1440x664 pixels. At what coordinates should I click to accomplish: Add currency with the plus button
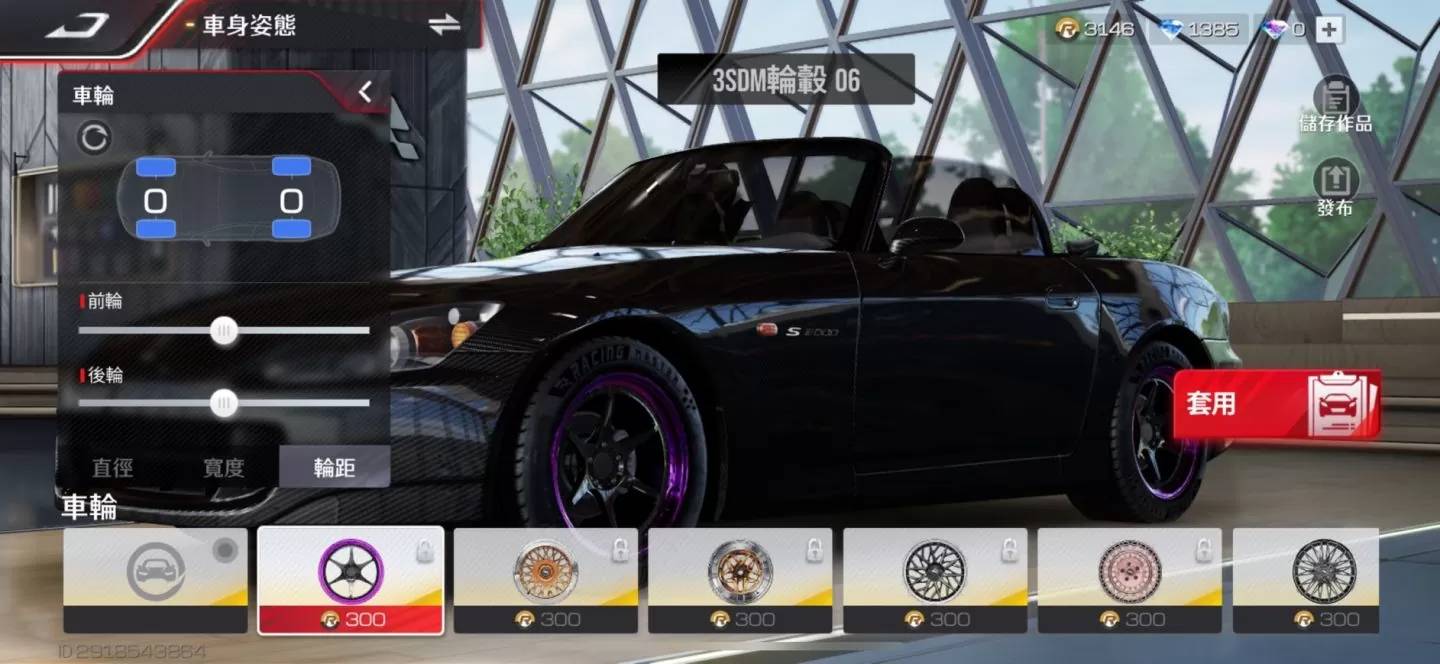(x=1328, y=29)
